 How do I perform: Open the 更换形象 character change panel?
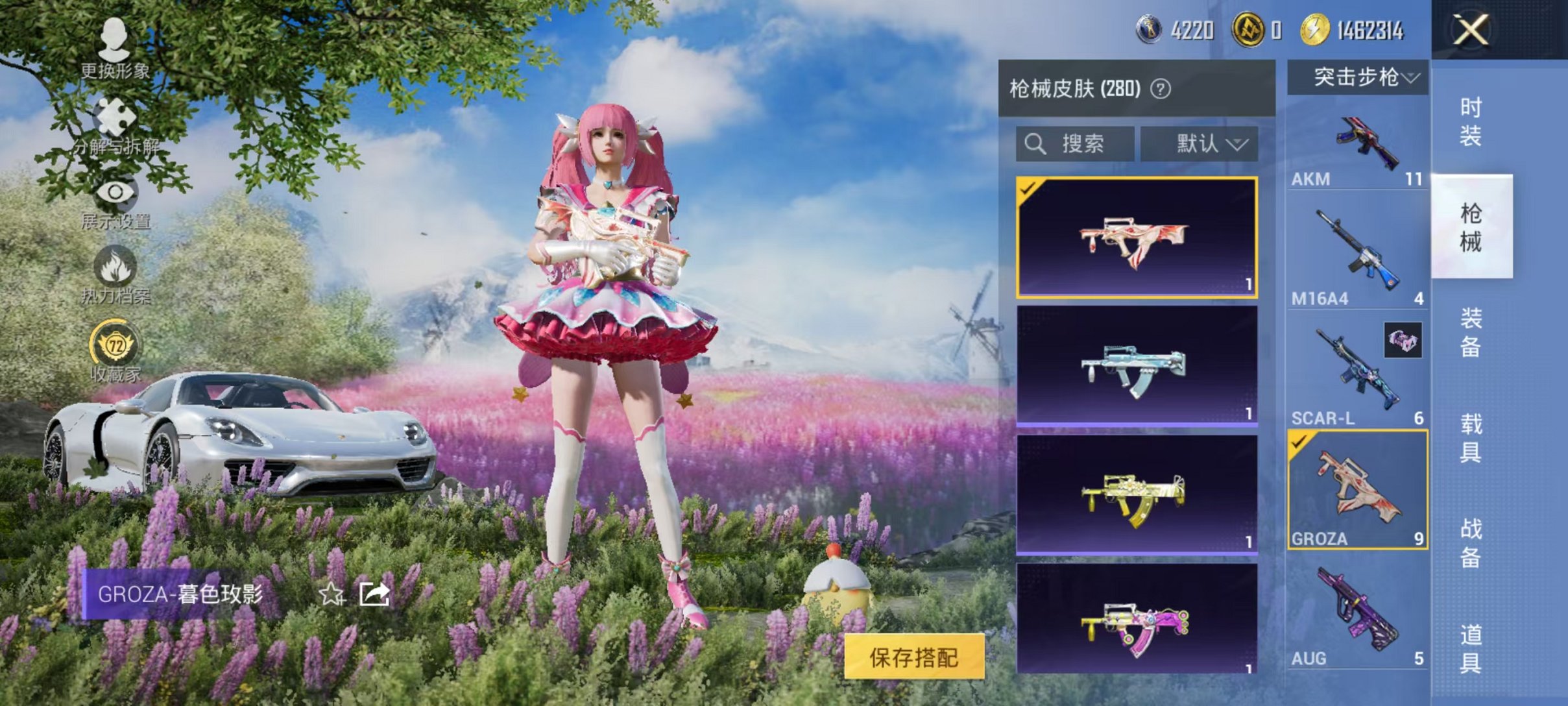[x=115, y=49]
